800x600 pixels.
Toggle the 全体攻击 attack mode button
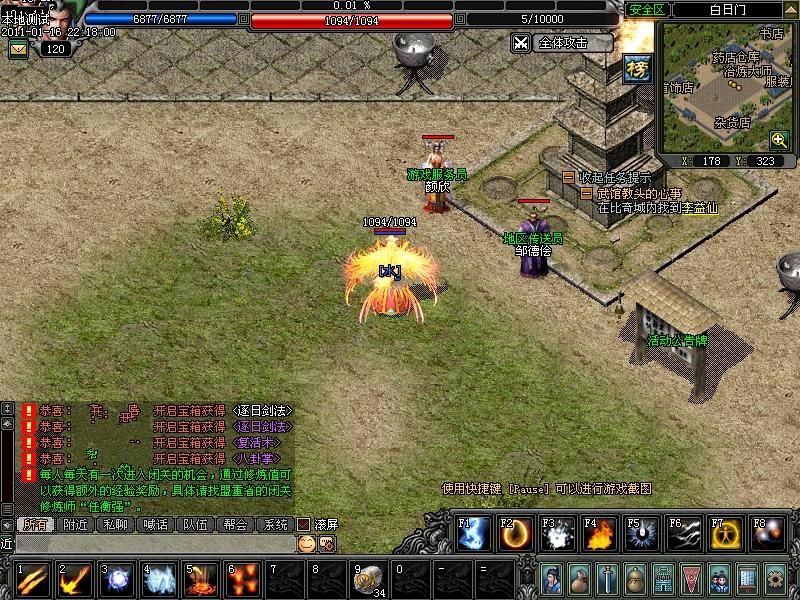tap(562, 43)
